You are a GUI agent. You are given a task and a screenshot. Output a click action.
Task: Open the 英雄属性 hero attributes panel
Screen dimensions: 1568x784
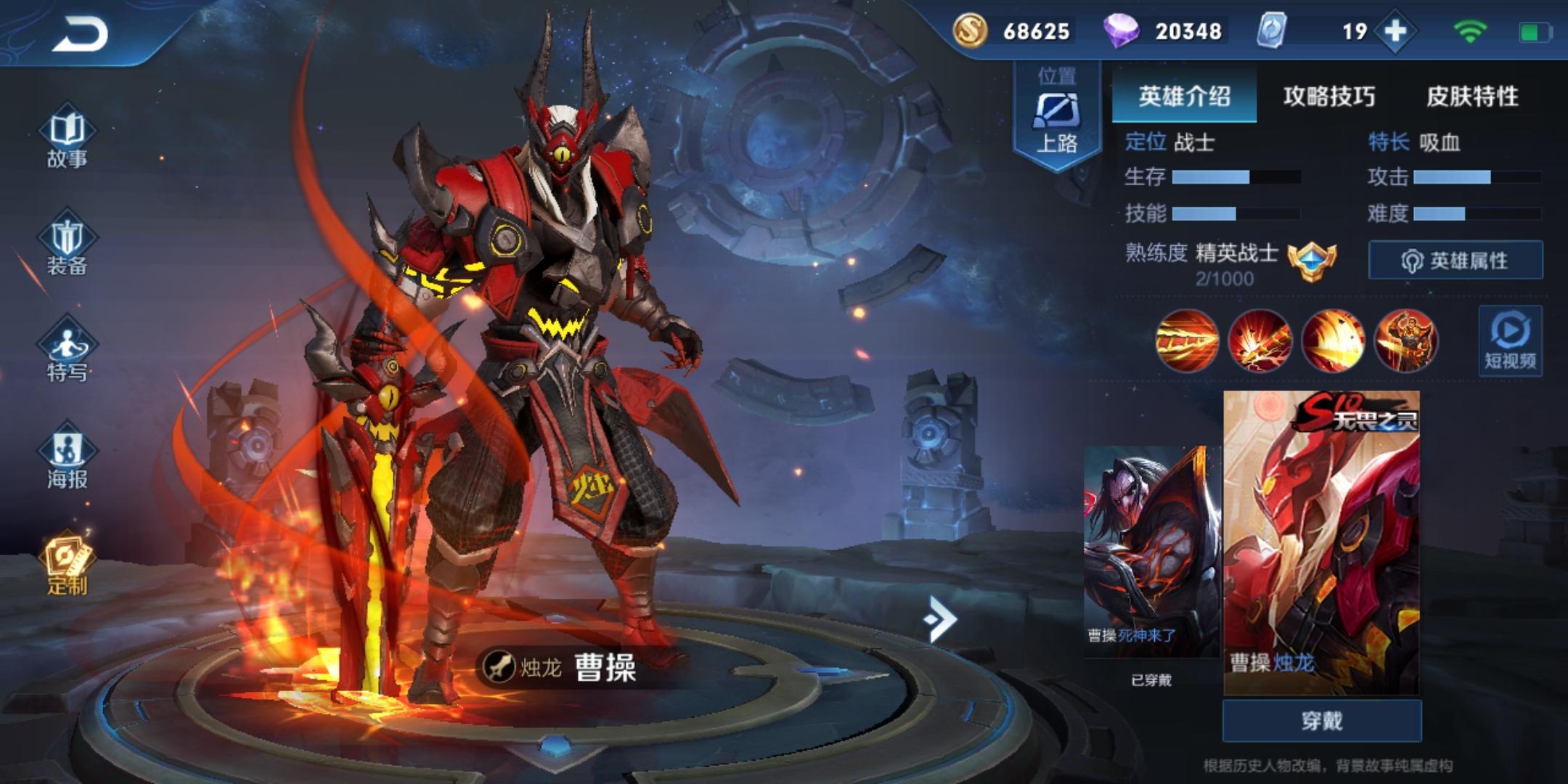1455,260
